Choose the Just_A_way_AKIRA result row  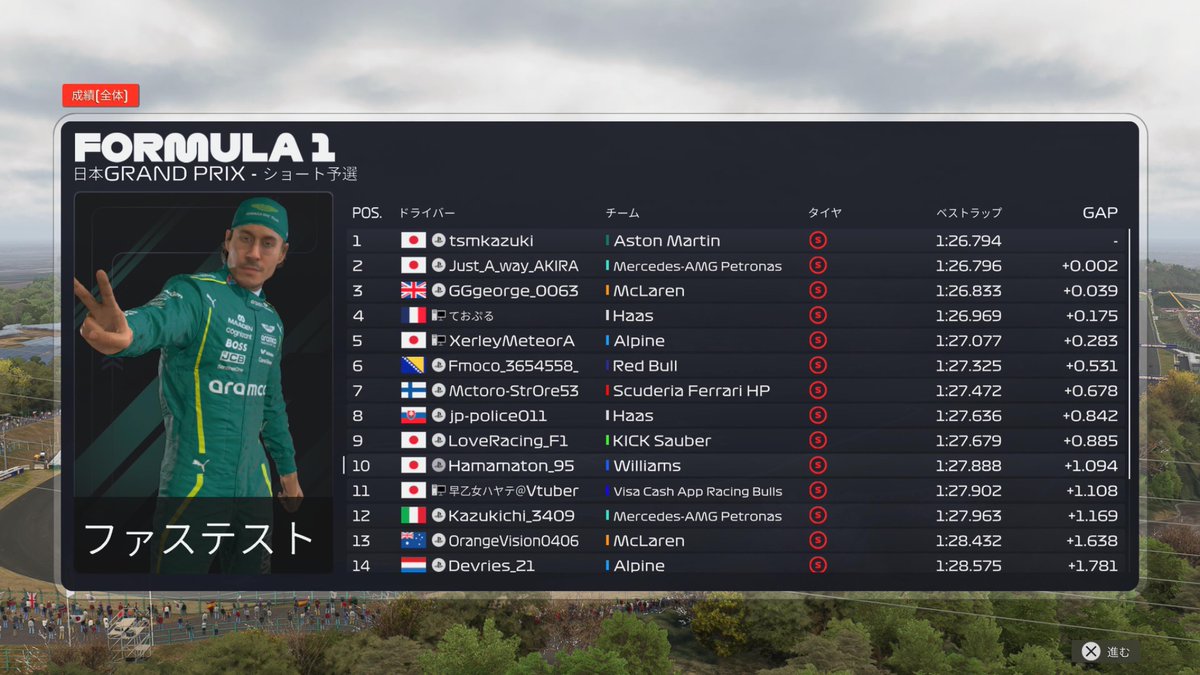click(x=736, y=266)
